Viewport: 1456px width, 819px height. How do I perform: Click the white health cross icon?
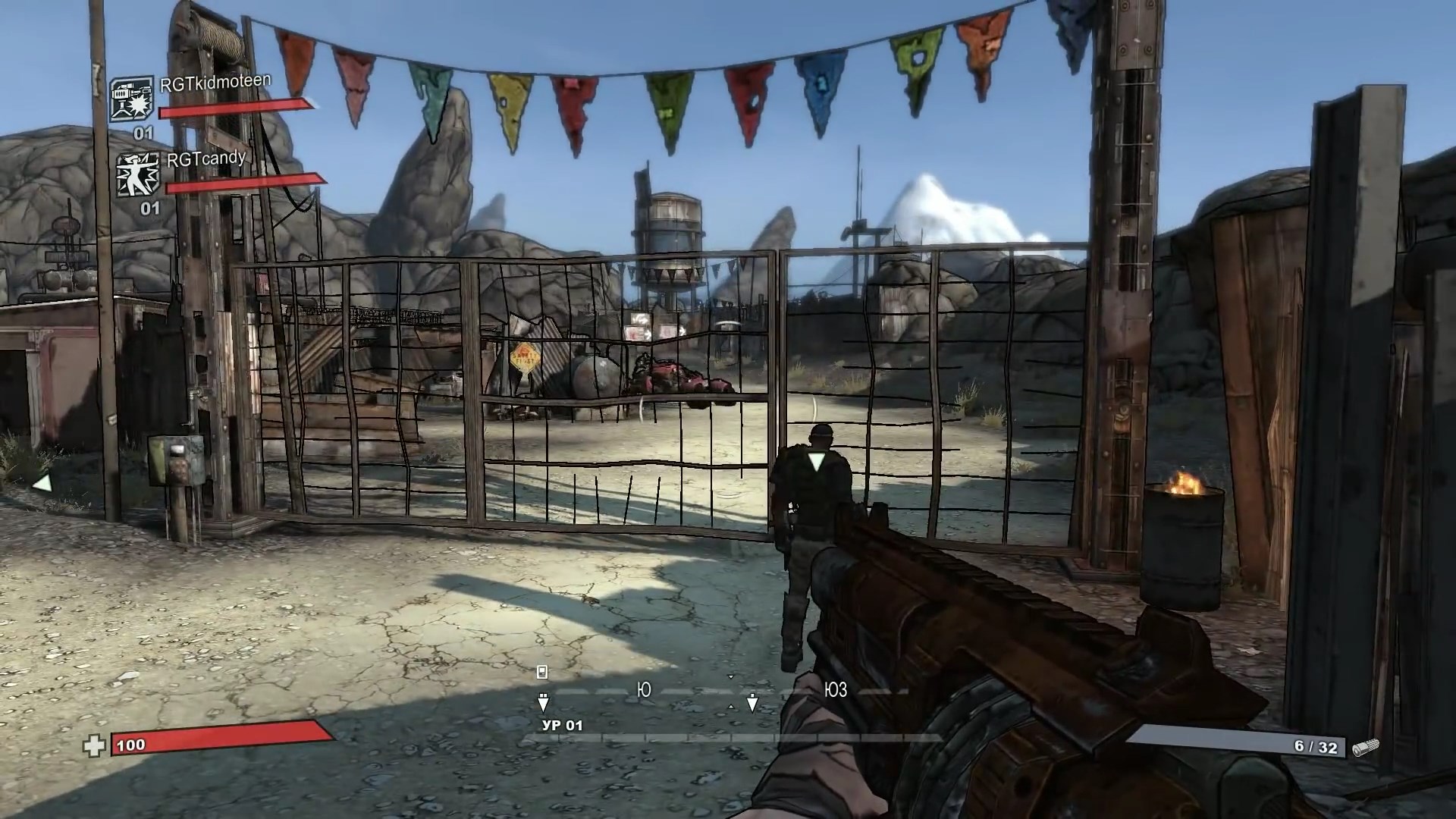click(x=94, y=746)
